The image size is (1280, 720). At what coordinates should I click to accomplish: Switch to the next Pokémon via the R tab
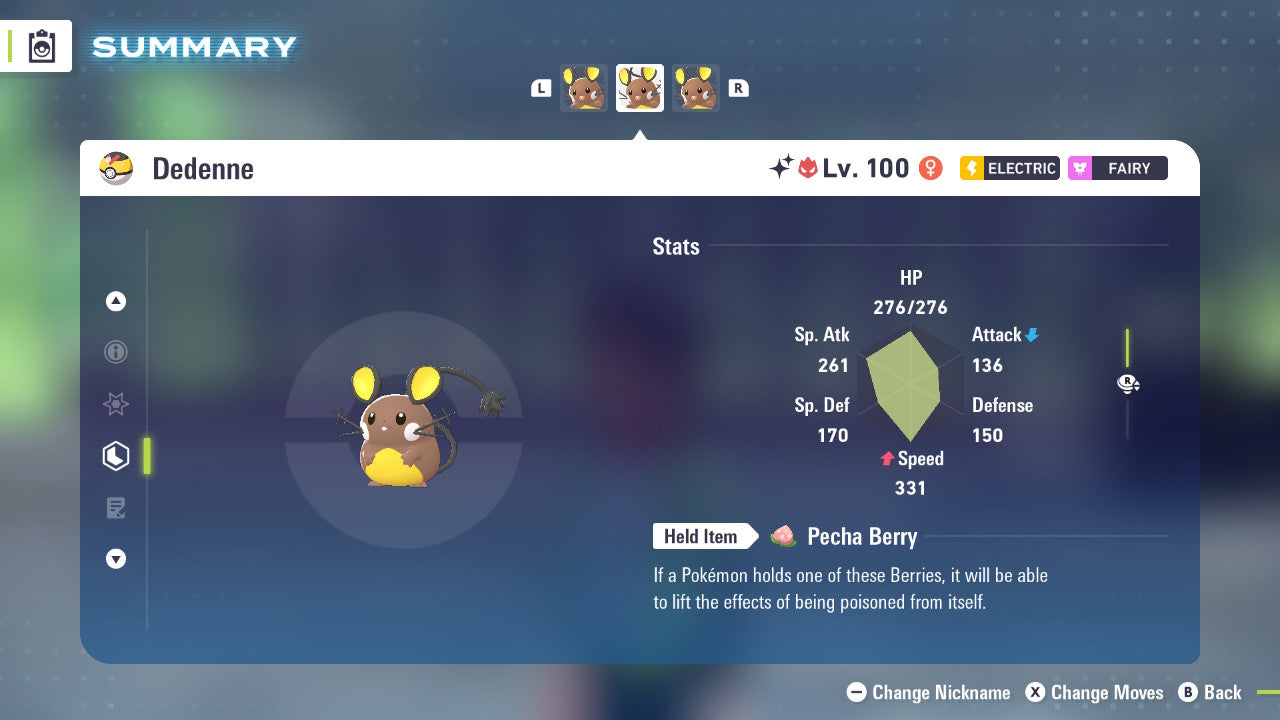(739, 88)
